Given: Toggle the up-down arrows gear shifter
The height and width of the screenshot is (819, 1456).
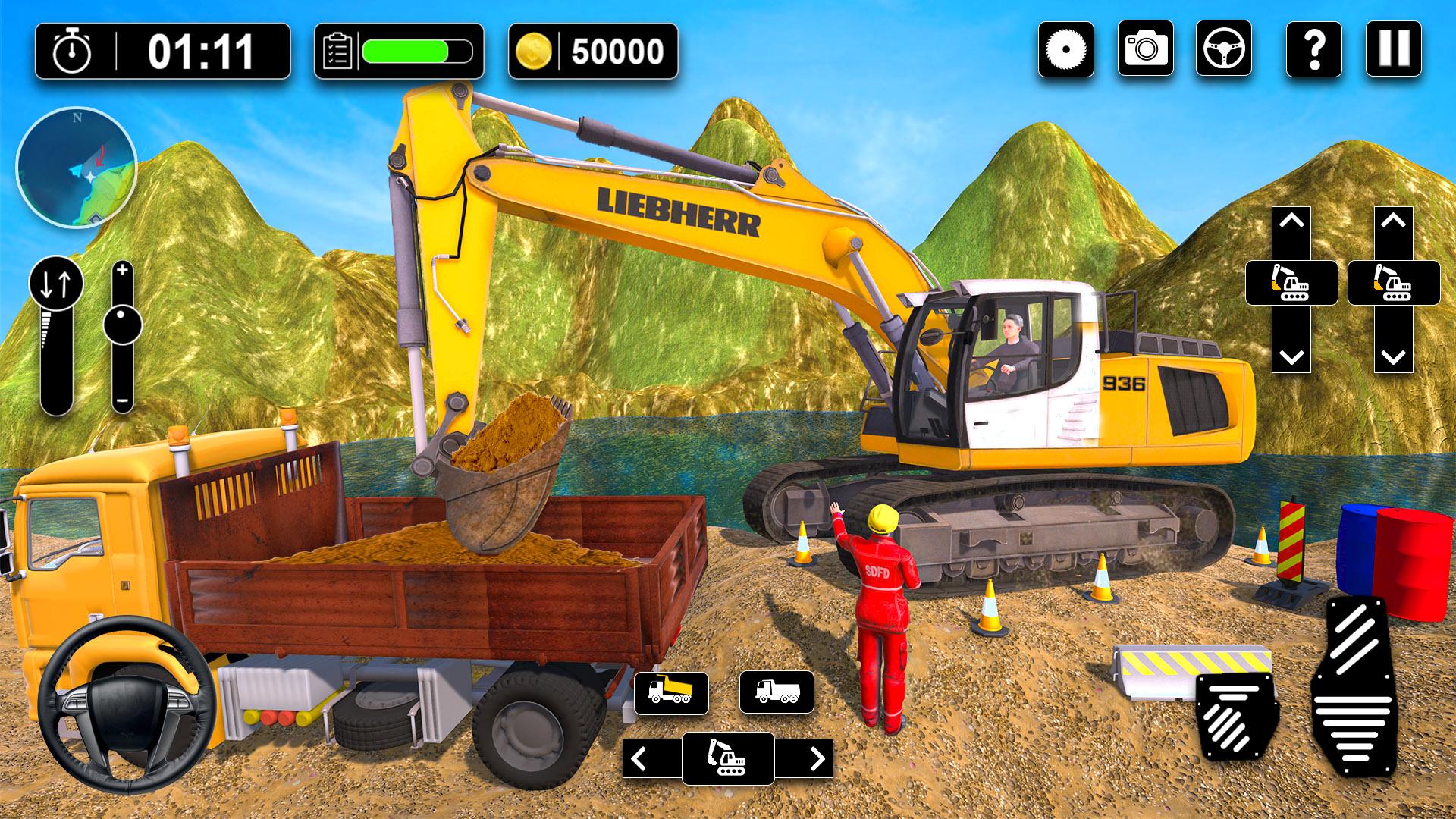Looking at the screenshot, I should (x=56, y=284).
